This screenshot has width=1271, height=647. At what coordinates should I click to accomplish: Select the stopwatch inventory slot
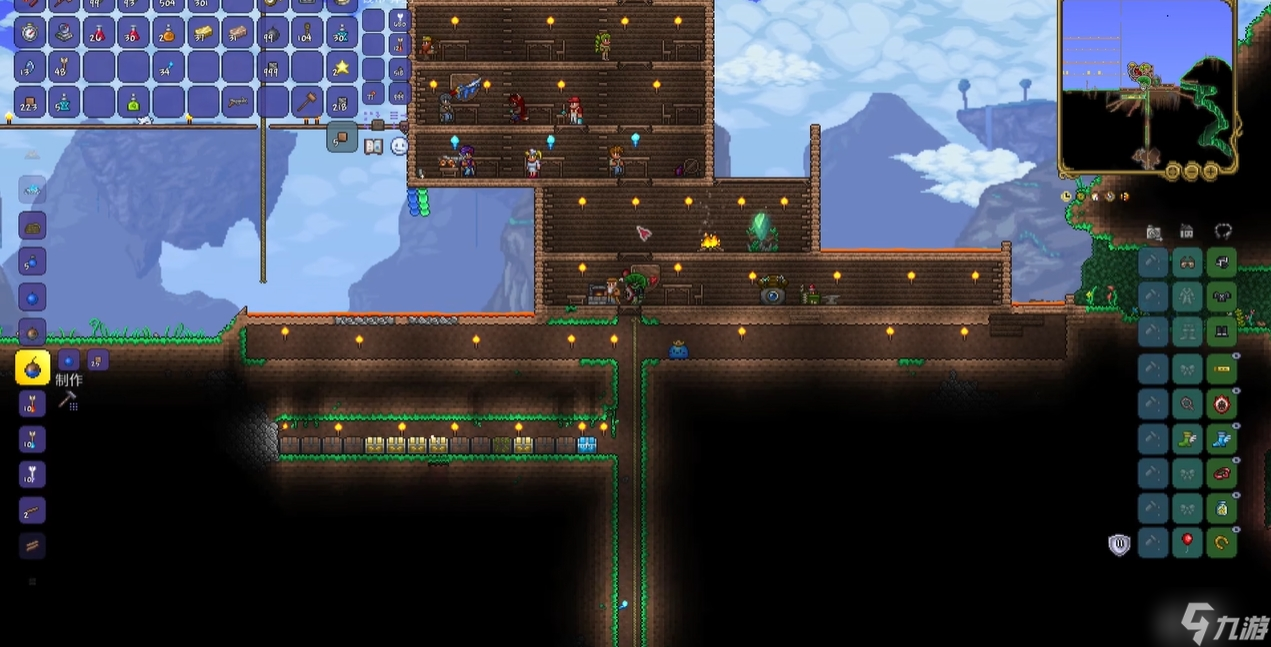29,33
